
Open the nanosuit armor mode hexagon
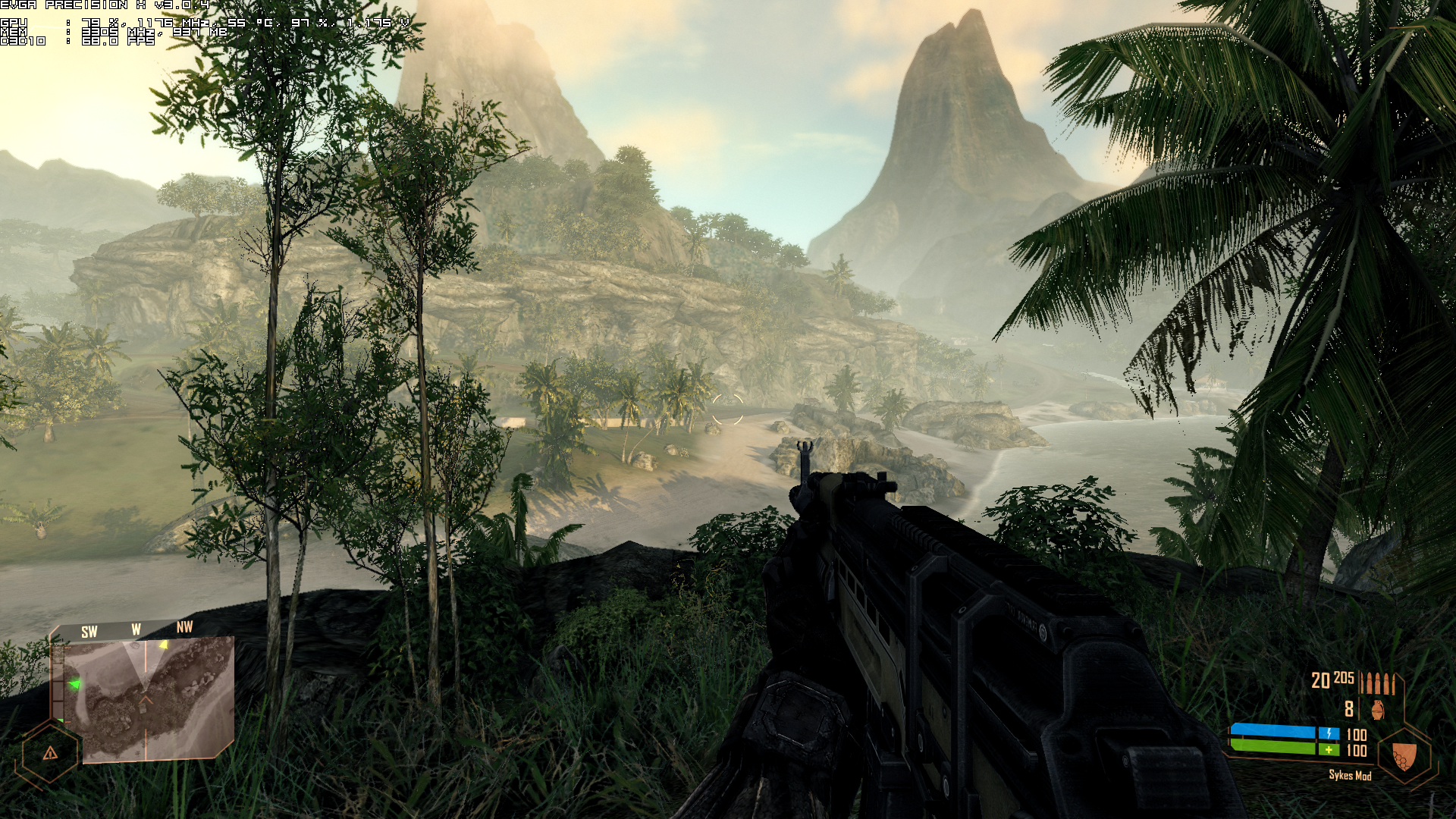[x=1404, y=755]
